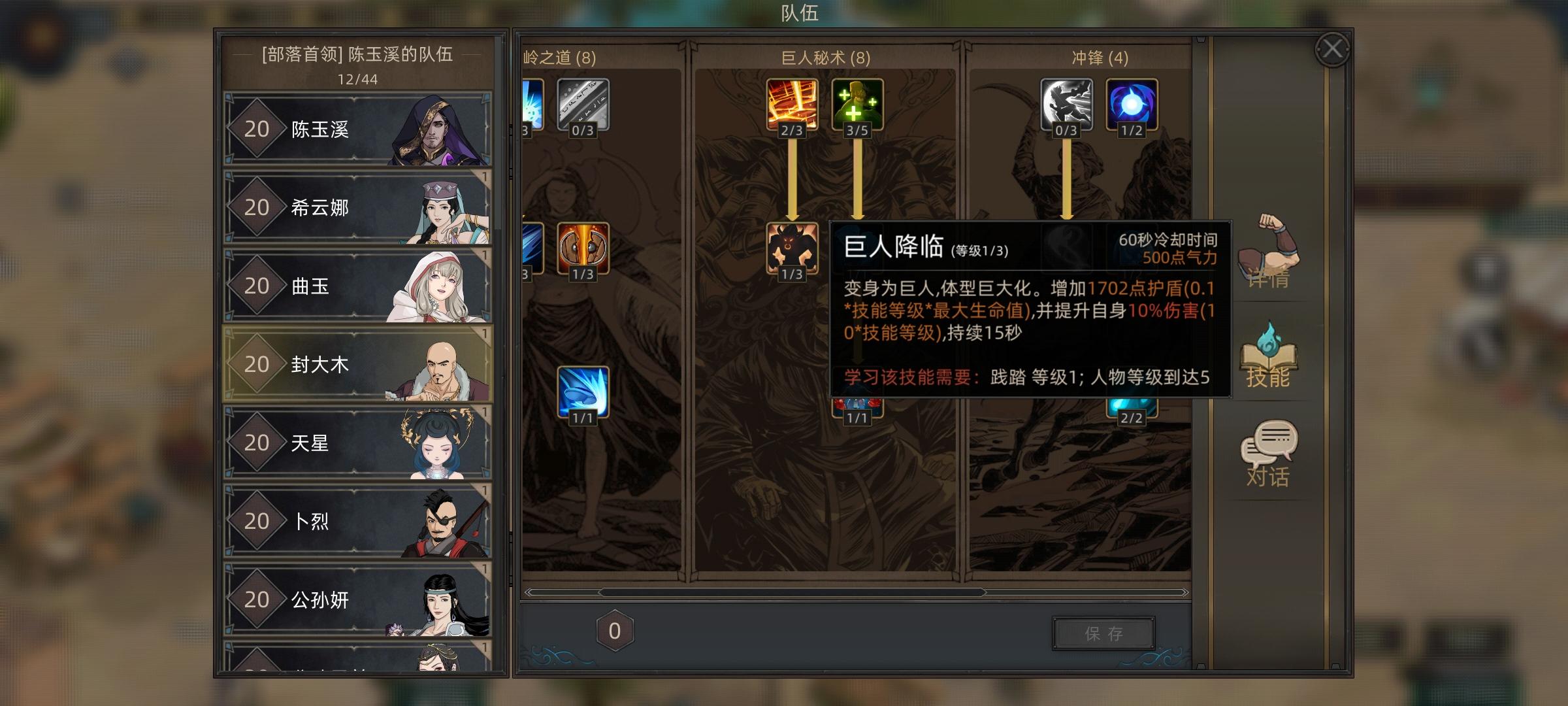
Task: Click the sword-slash skill at 0/3 in 岭之道
Action: point(584,105)
